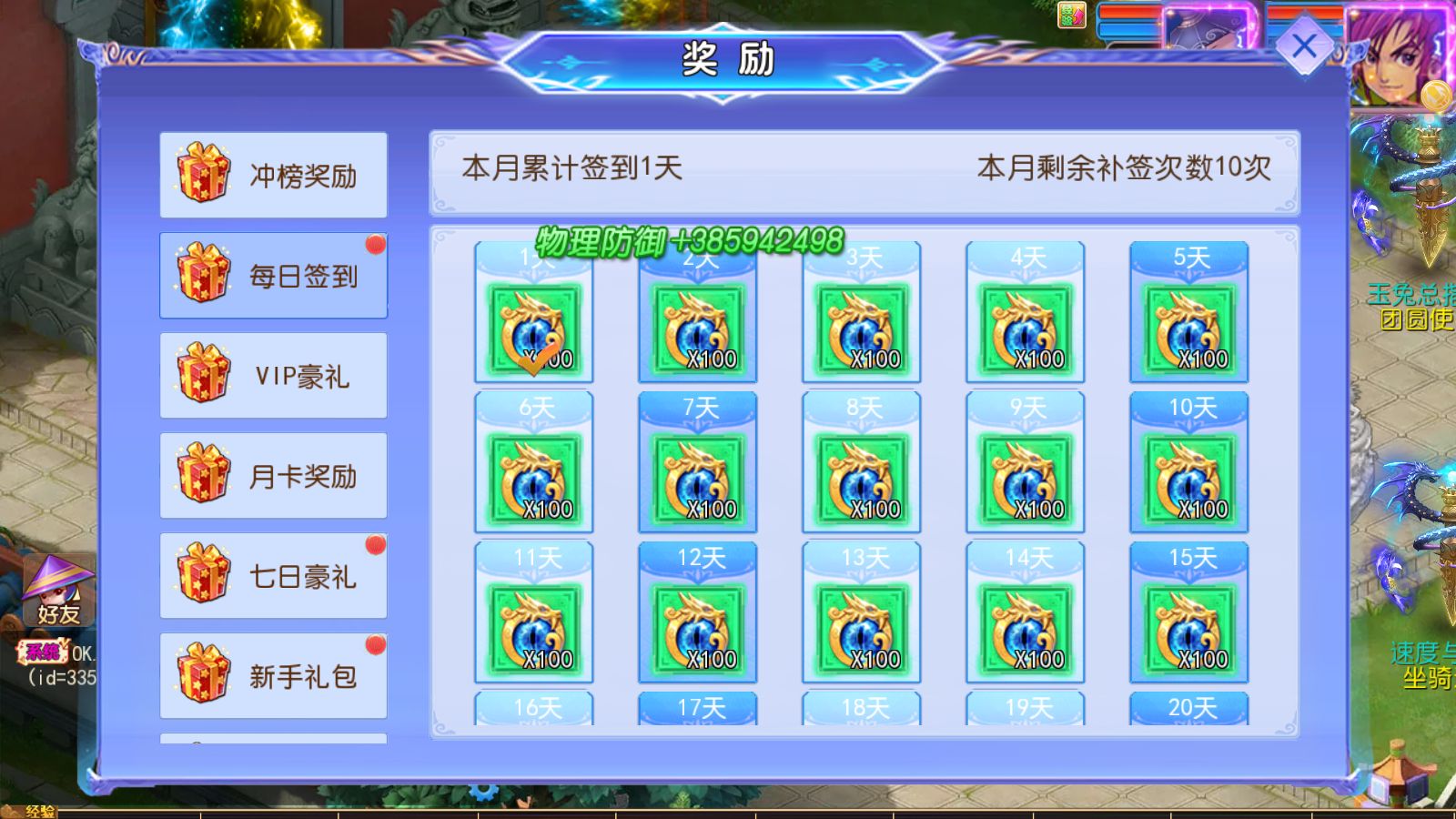Viewport: 1456px width, 819px height.
Task: Click the character portrait in top right corner
Action: (x=1401, y=55)
